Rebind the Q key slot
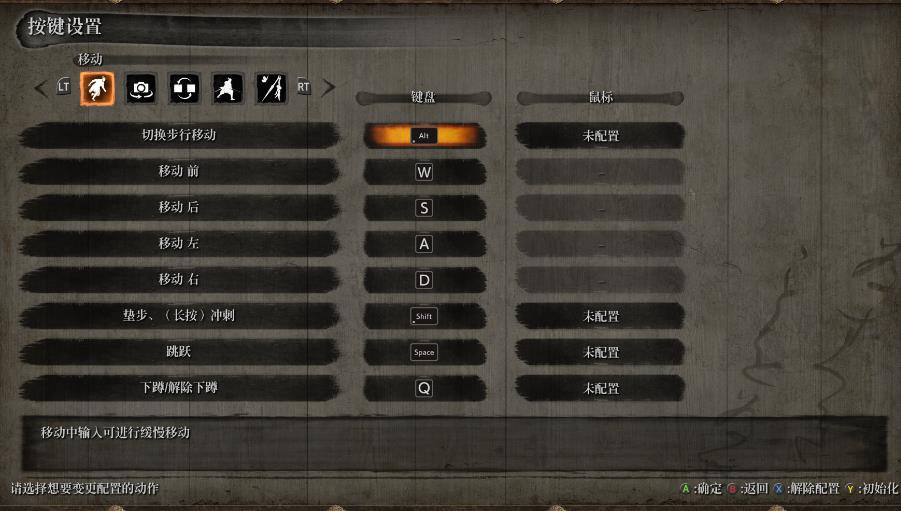The width and height of the screenshot is (901, 511). pyautogui.click(x=424, y=388)
